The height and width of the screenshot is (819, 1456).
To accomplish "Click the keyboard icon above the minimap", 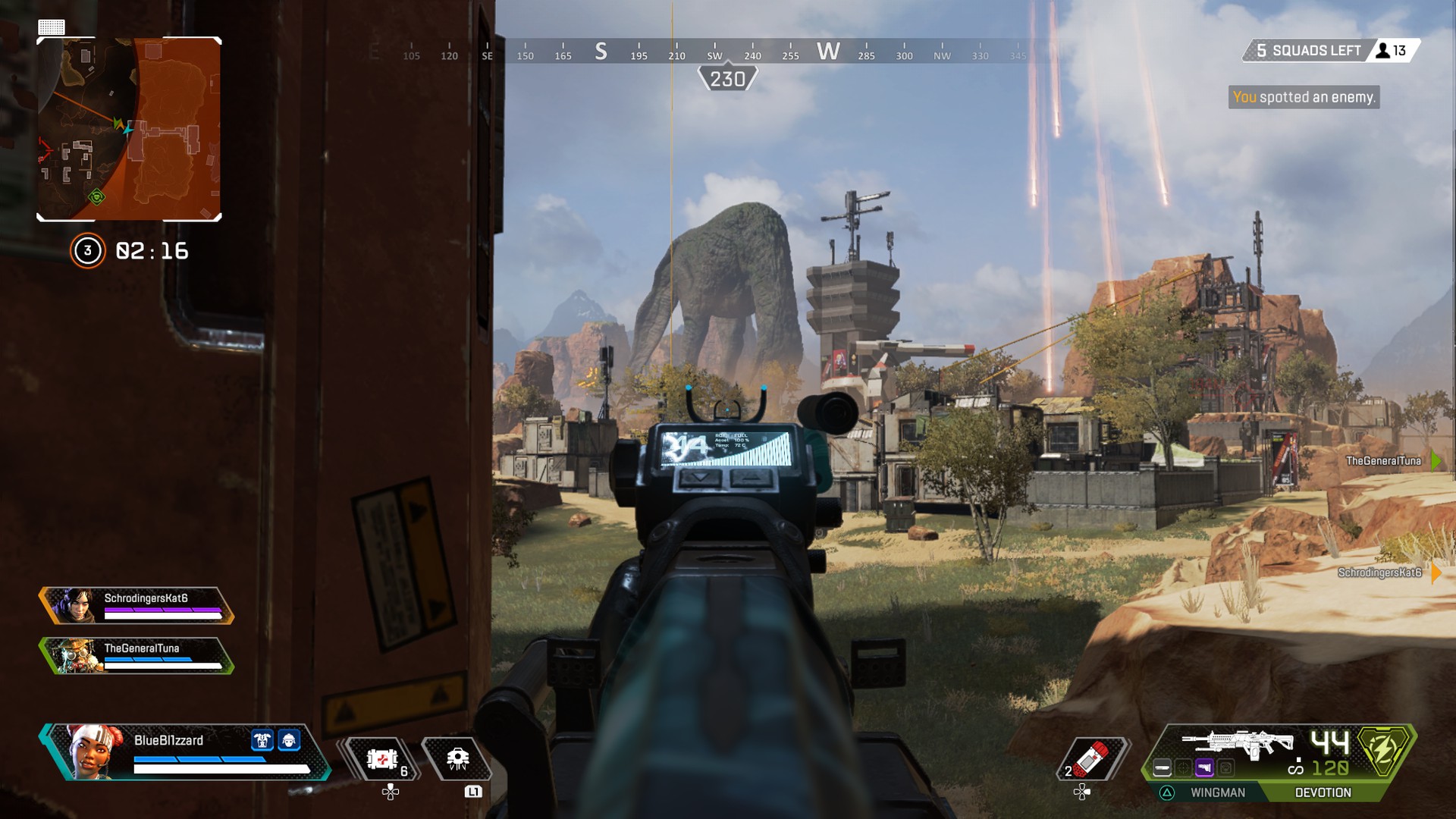I will (52, 27).
